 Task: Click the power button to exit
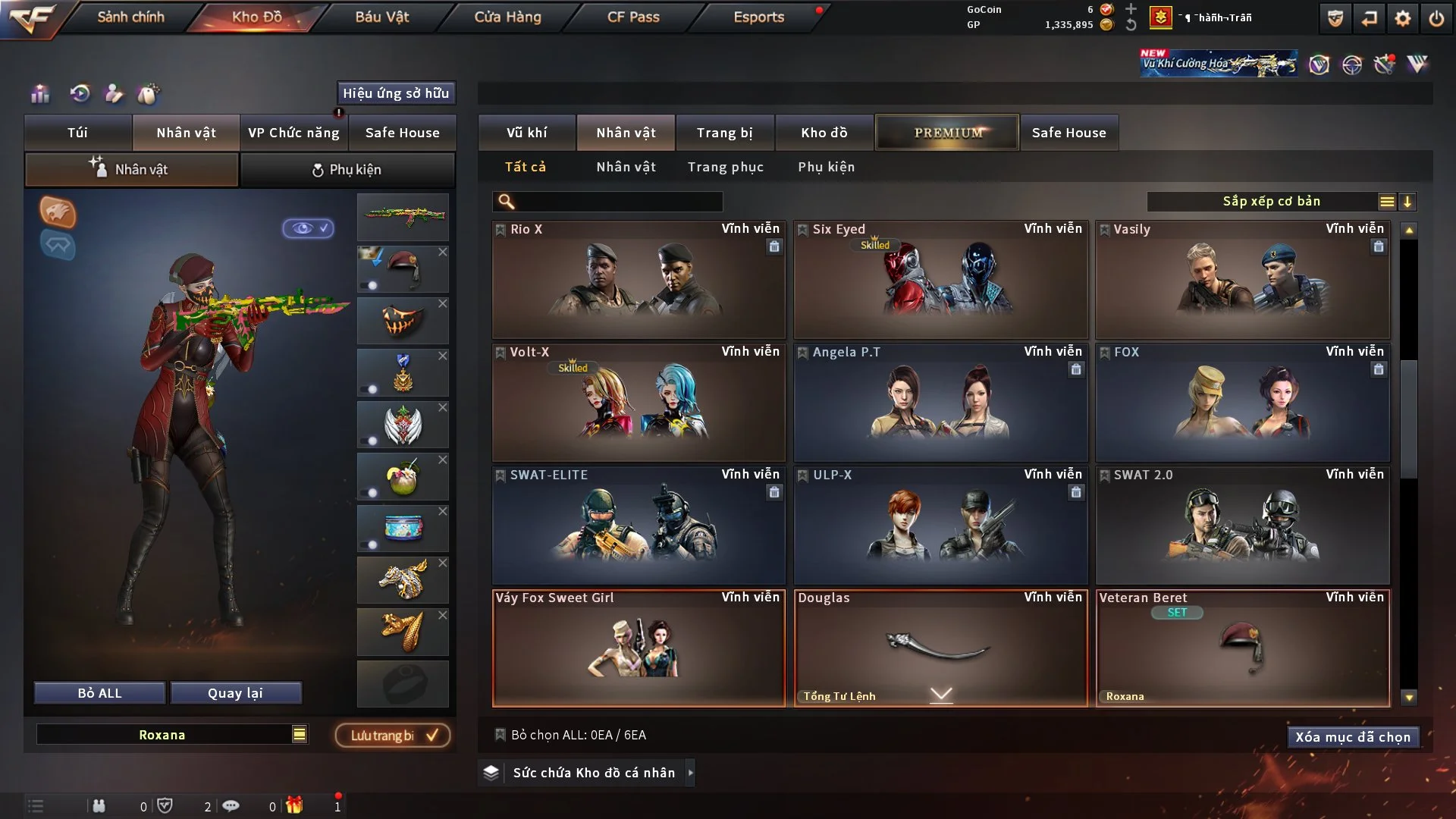[1436, 18]
